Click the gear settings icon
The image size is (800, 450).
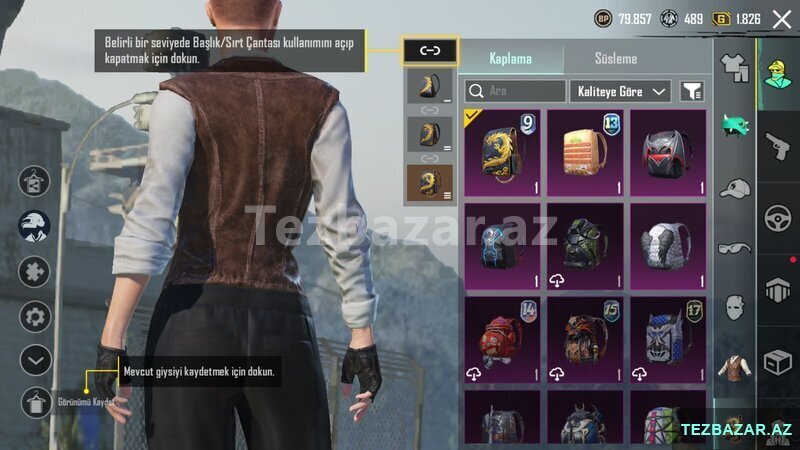(x=36, y=318)
